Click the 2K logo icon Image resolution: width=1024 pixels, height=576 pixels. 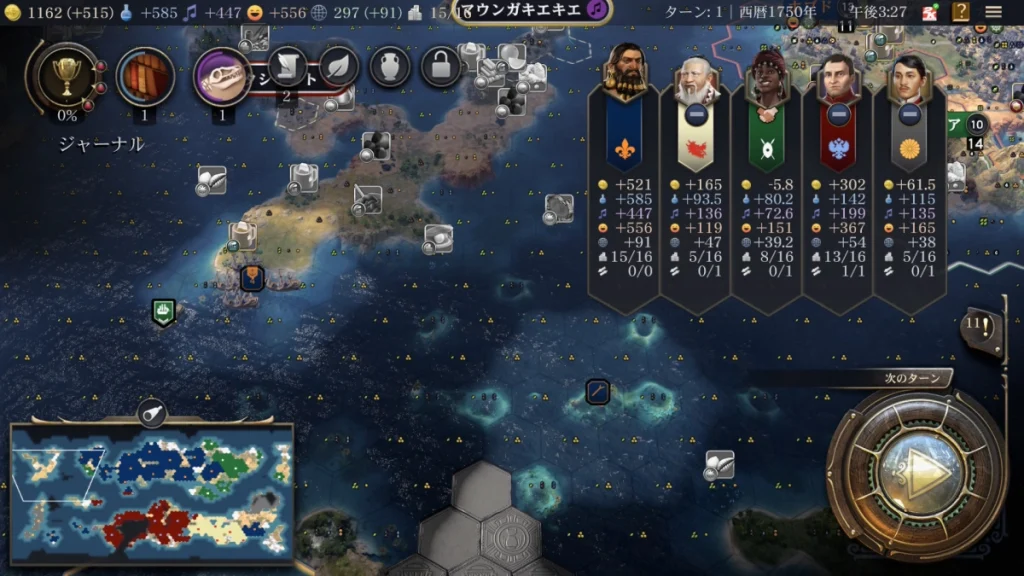[x=929, y=13]
